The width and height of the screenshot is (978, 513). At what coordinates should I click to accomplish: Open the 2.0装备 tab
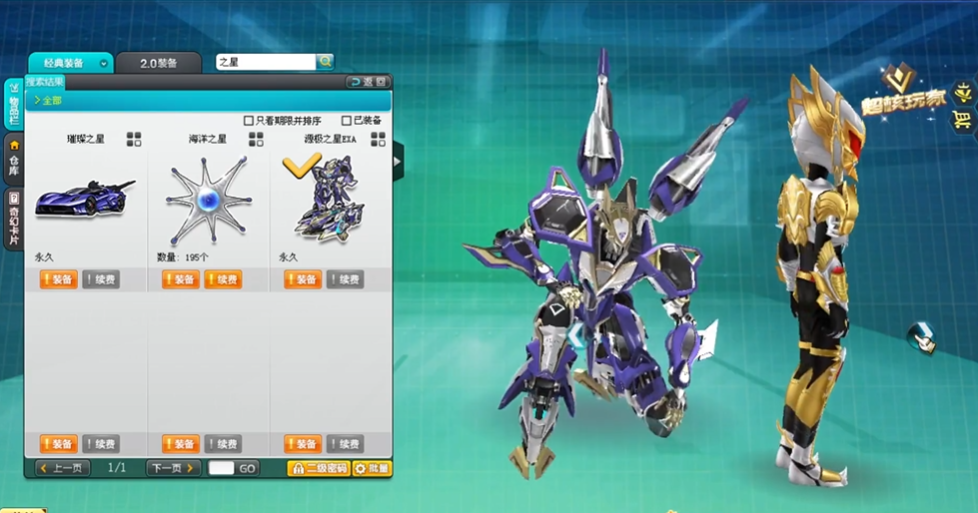pos(158,63)
